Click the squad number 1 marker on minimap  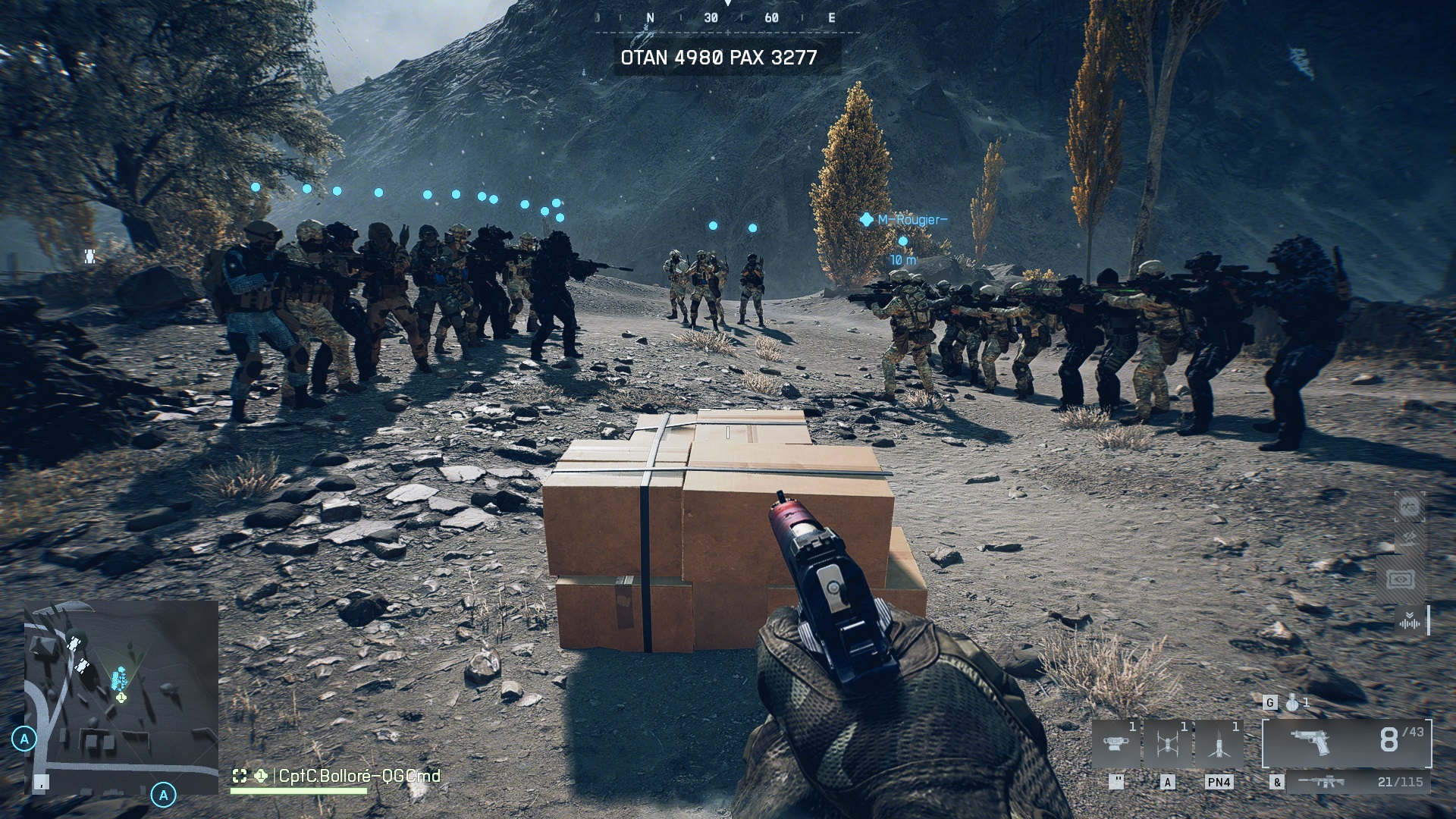(x=121, y=696)
